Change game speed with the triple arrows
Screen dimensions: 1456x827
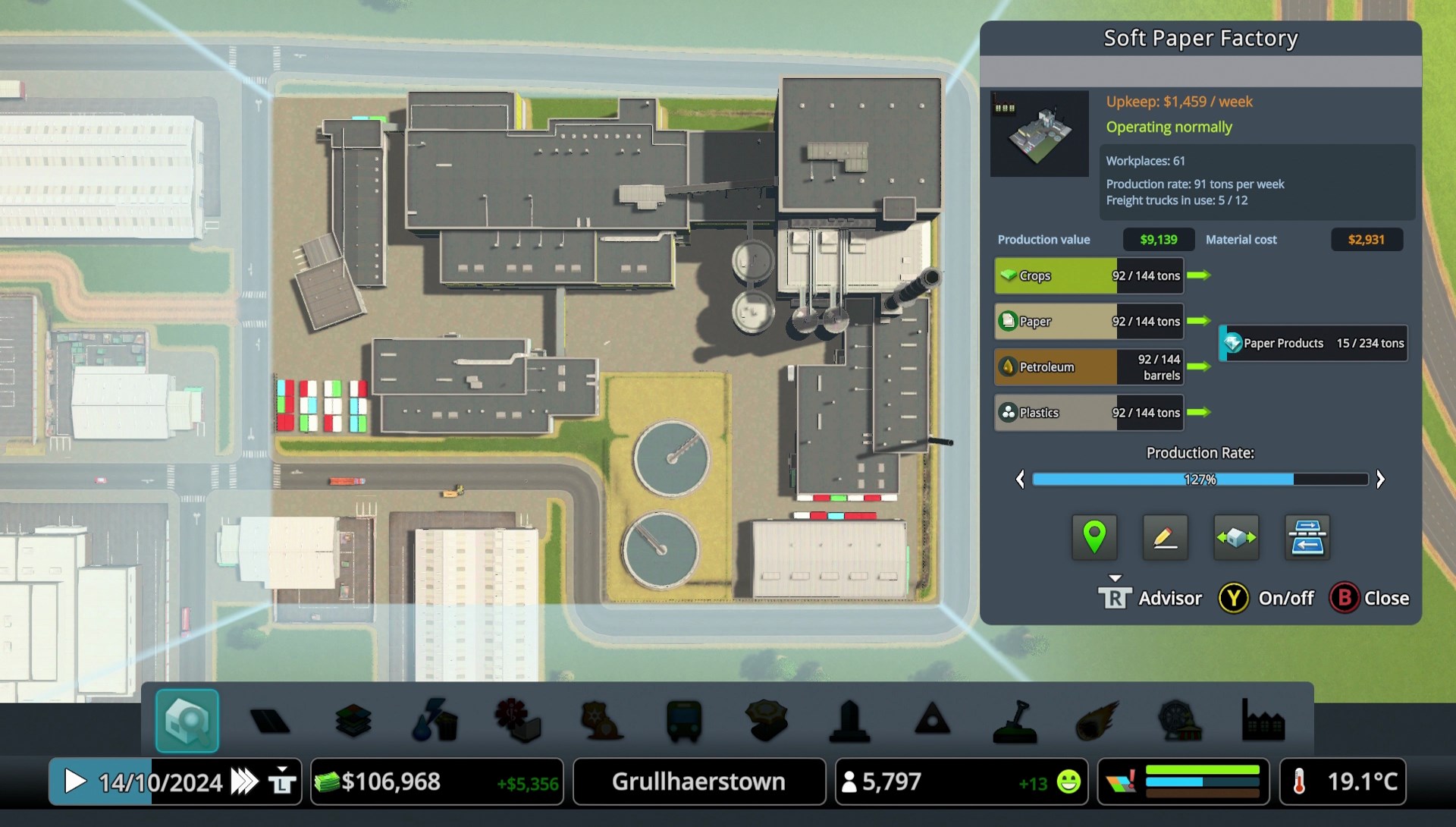(244, 781)
